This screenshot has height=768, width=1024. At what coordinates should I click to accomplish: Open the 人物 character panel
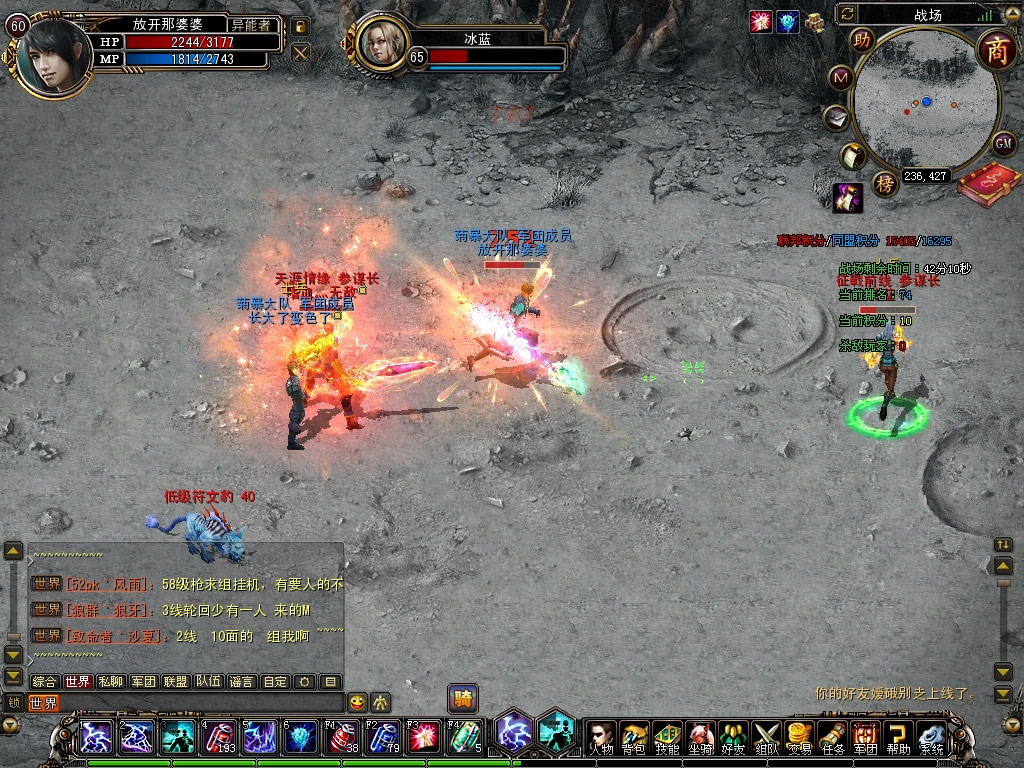600,738
